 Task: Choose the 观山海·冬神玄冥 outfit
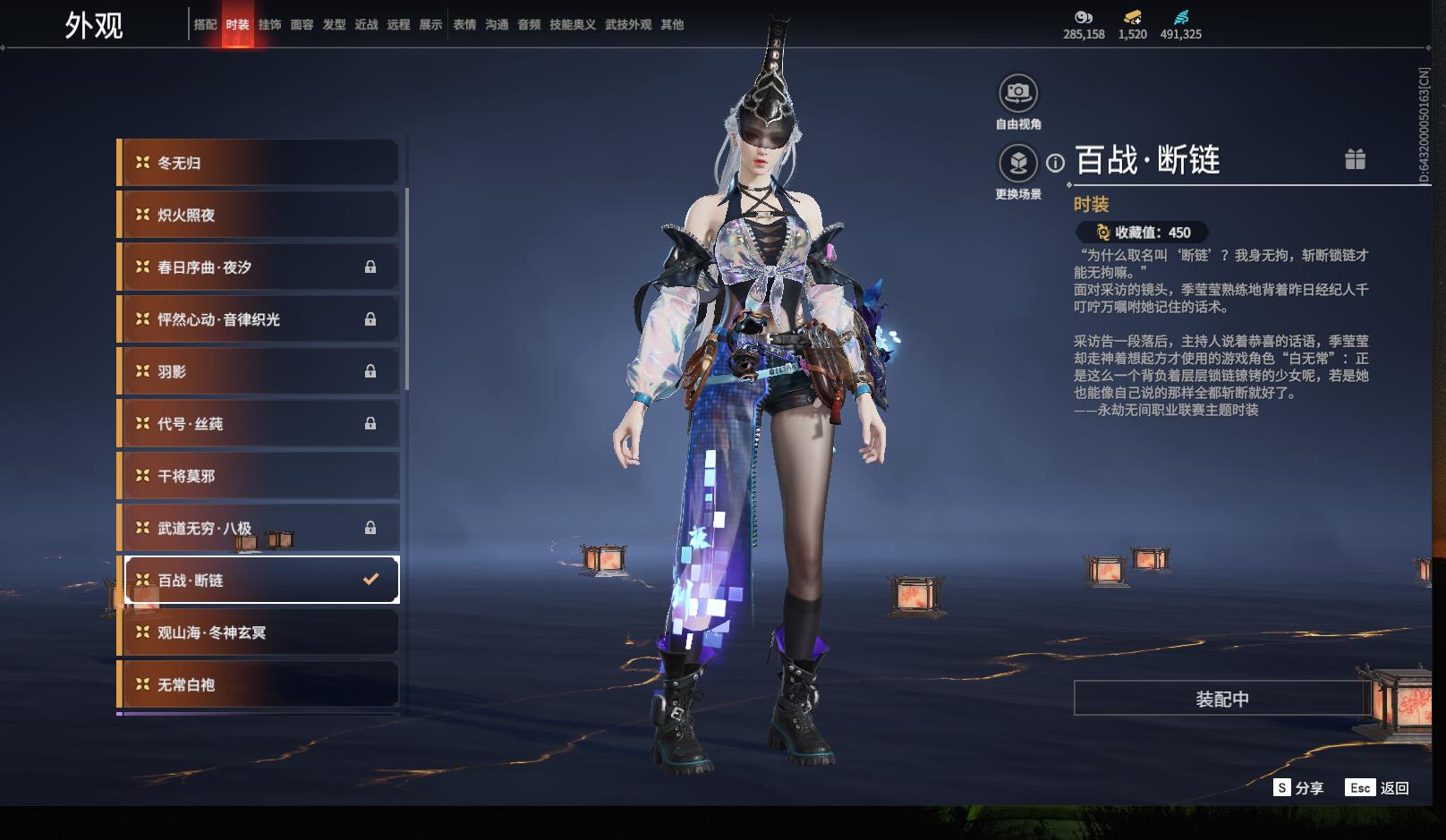tap(259, 632)
